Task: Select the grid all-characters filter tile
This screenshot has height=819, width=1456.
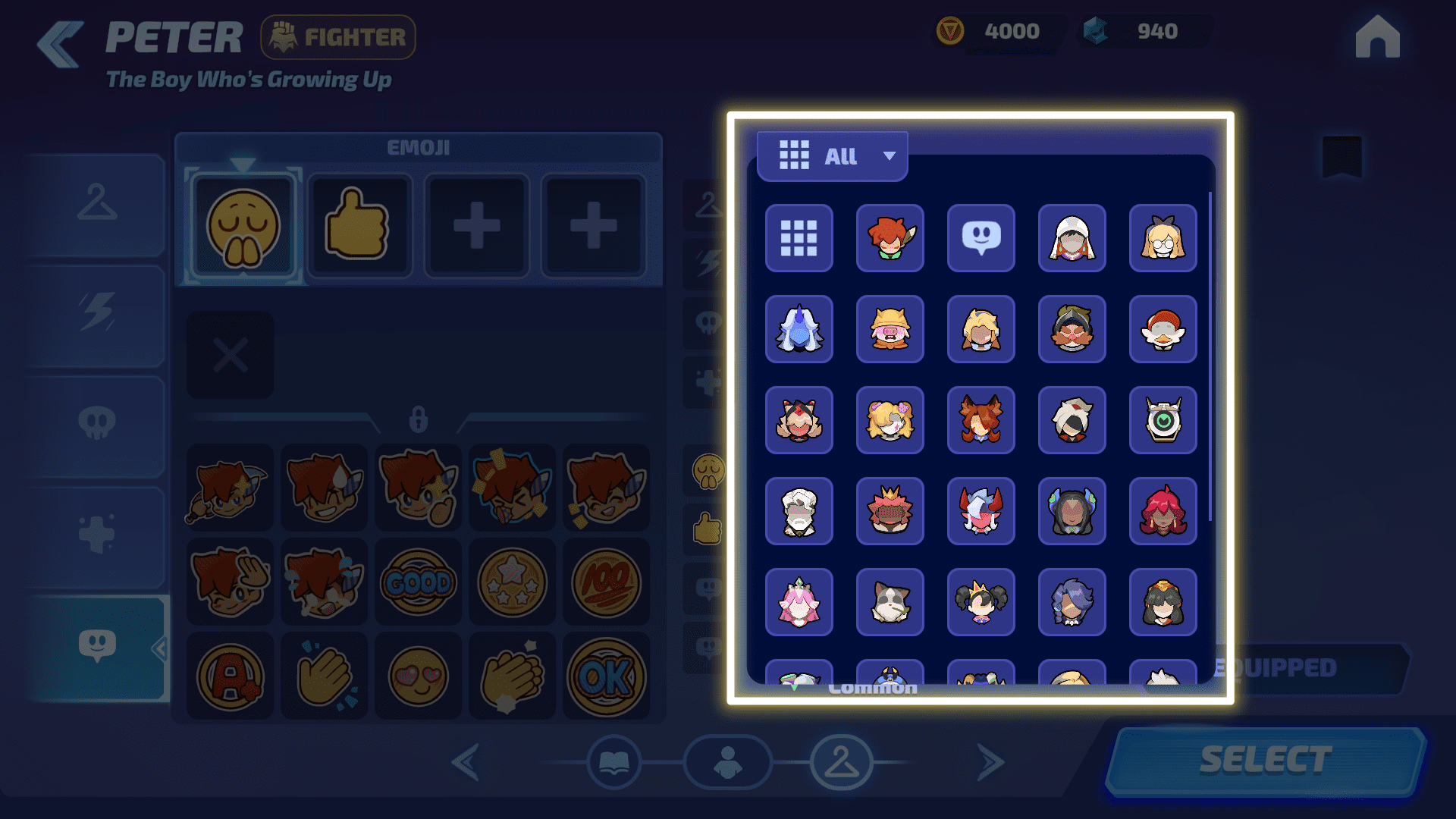Action: [x=799, y=238]
